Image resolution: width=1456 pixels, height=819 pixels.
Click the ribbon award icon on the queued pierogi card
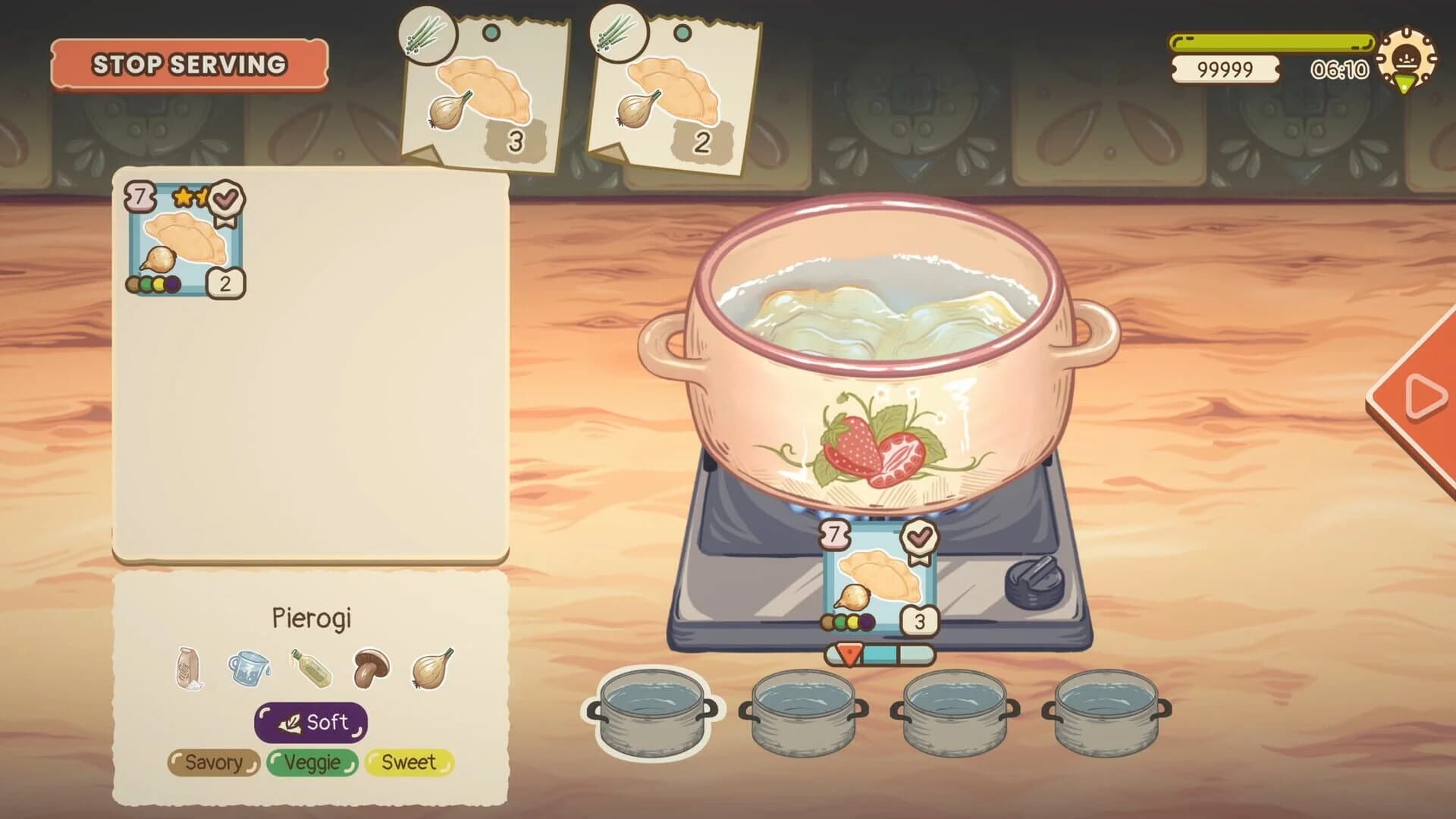click(920, 536)
